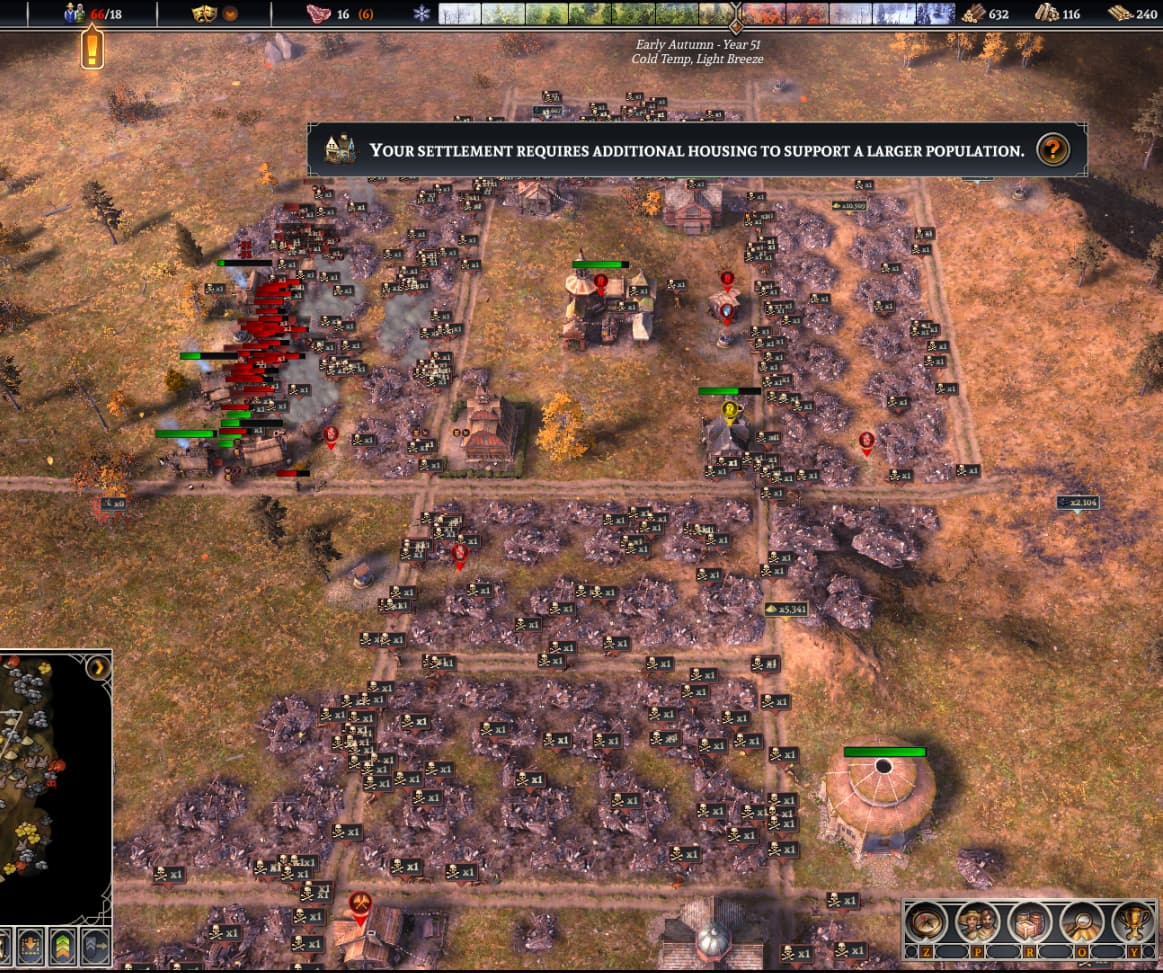This screenshot has width=1163, height=973.
Task: Open the villagers portrait panel
Action: tap(976, 921)
